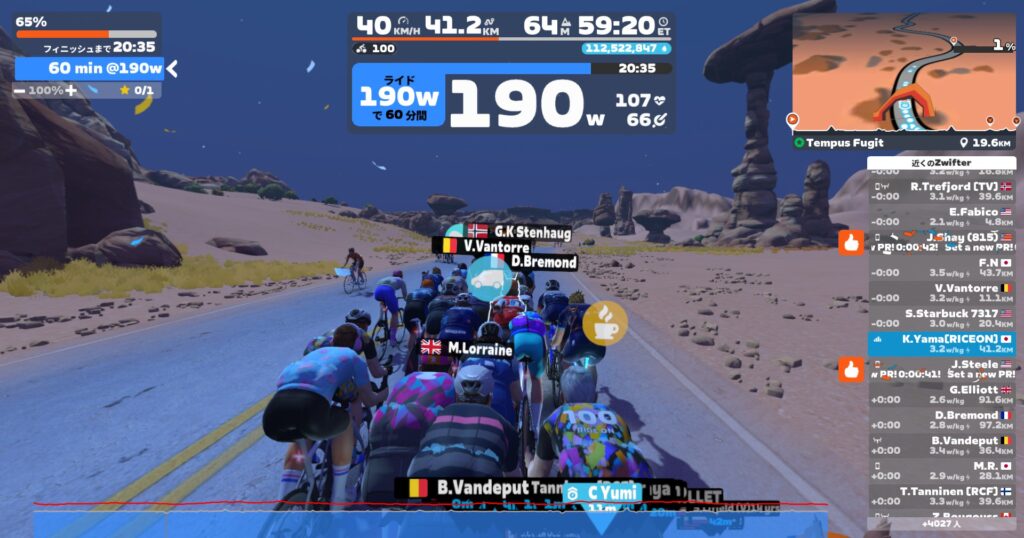Select B.Vandeput in the riders list
The width and height of the screenshot is (1024, 538).
pos(940,445)
